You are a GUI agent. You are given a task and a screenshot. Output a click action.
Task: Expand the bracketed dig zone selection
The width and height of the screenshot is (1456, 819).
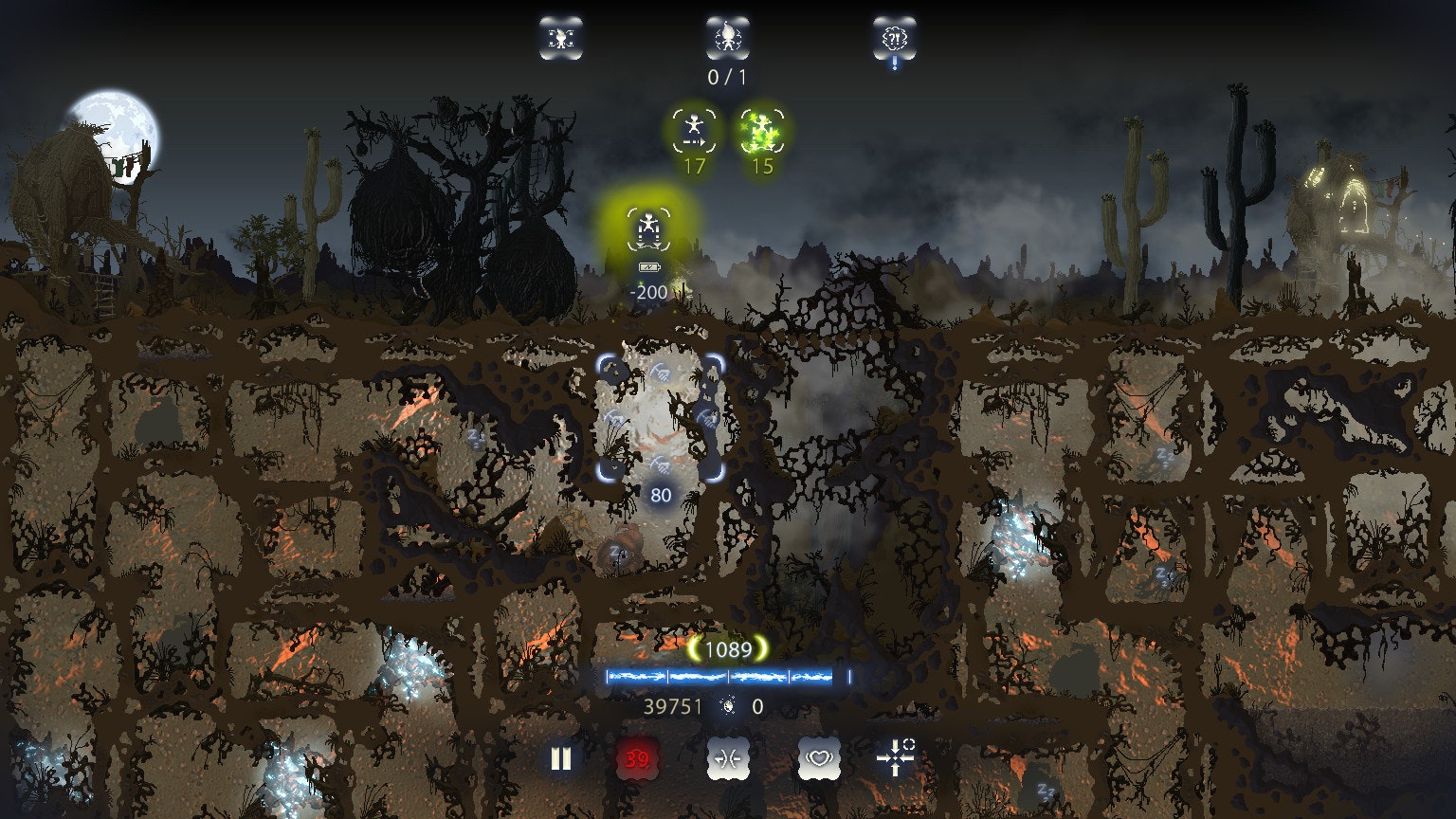point(661,417)
